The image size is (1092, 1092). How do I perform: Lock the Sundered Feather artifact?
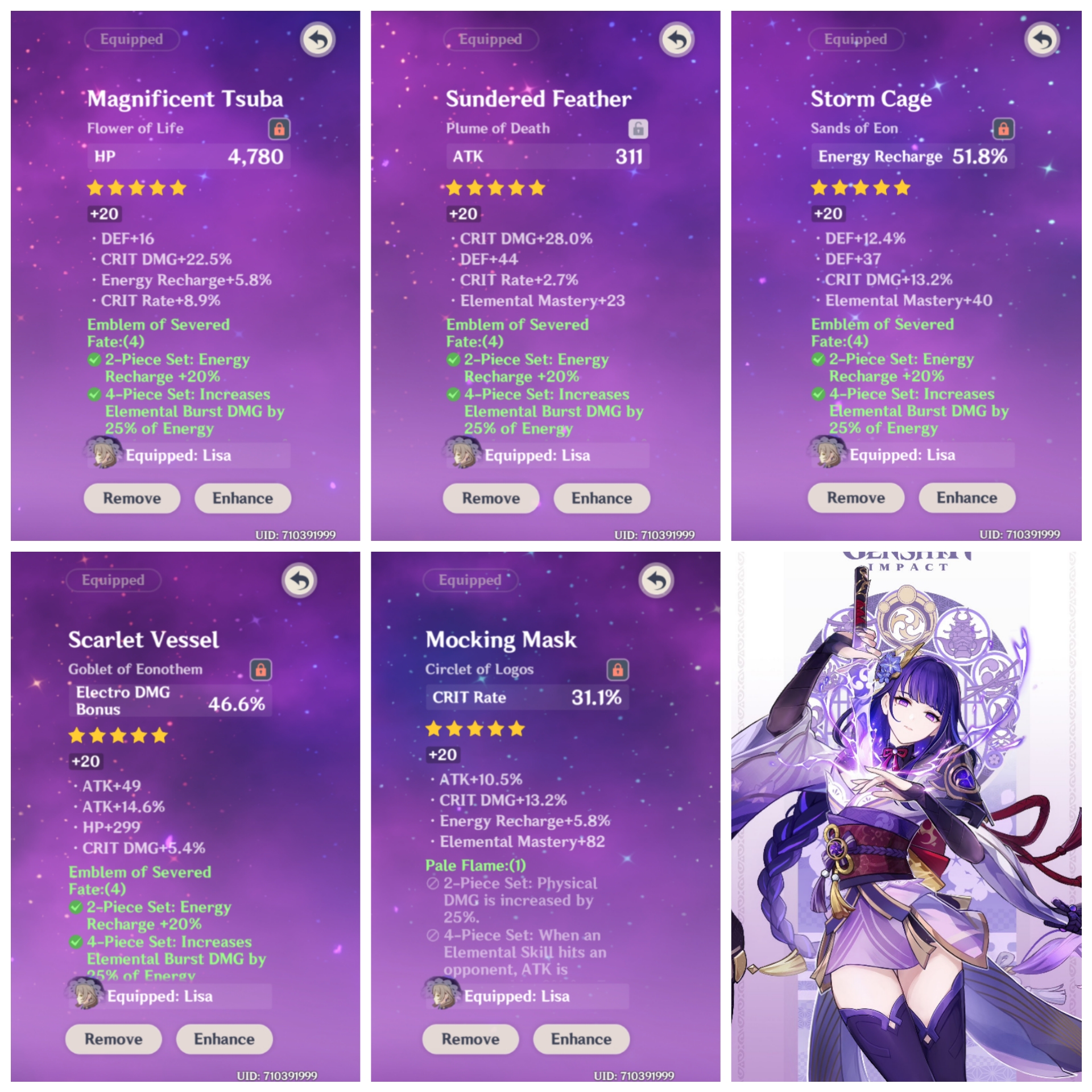click(639, 128)
